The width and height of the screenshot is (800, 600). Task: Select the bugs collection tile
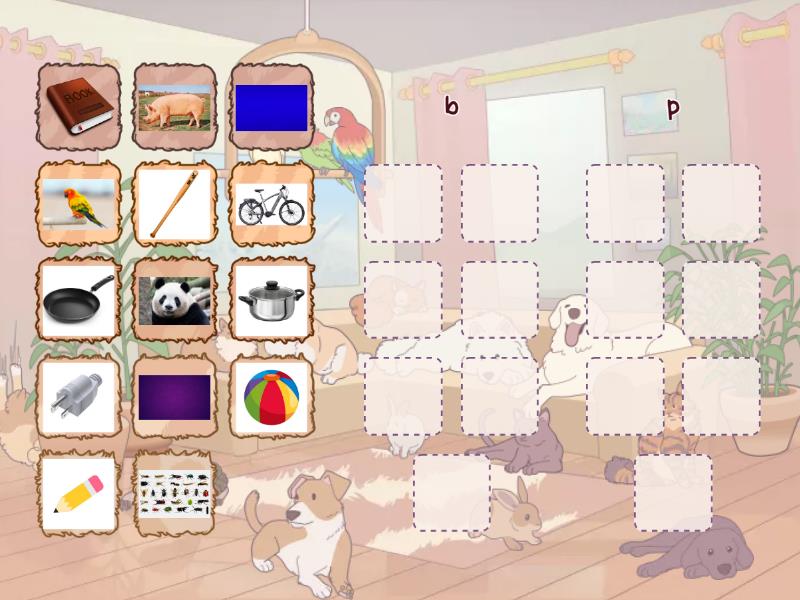click(x=175, y=493)
